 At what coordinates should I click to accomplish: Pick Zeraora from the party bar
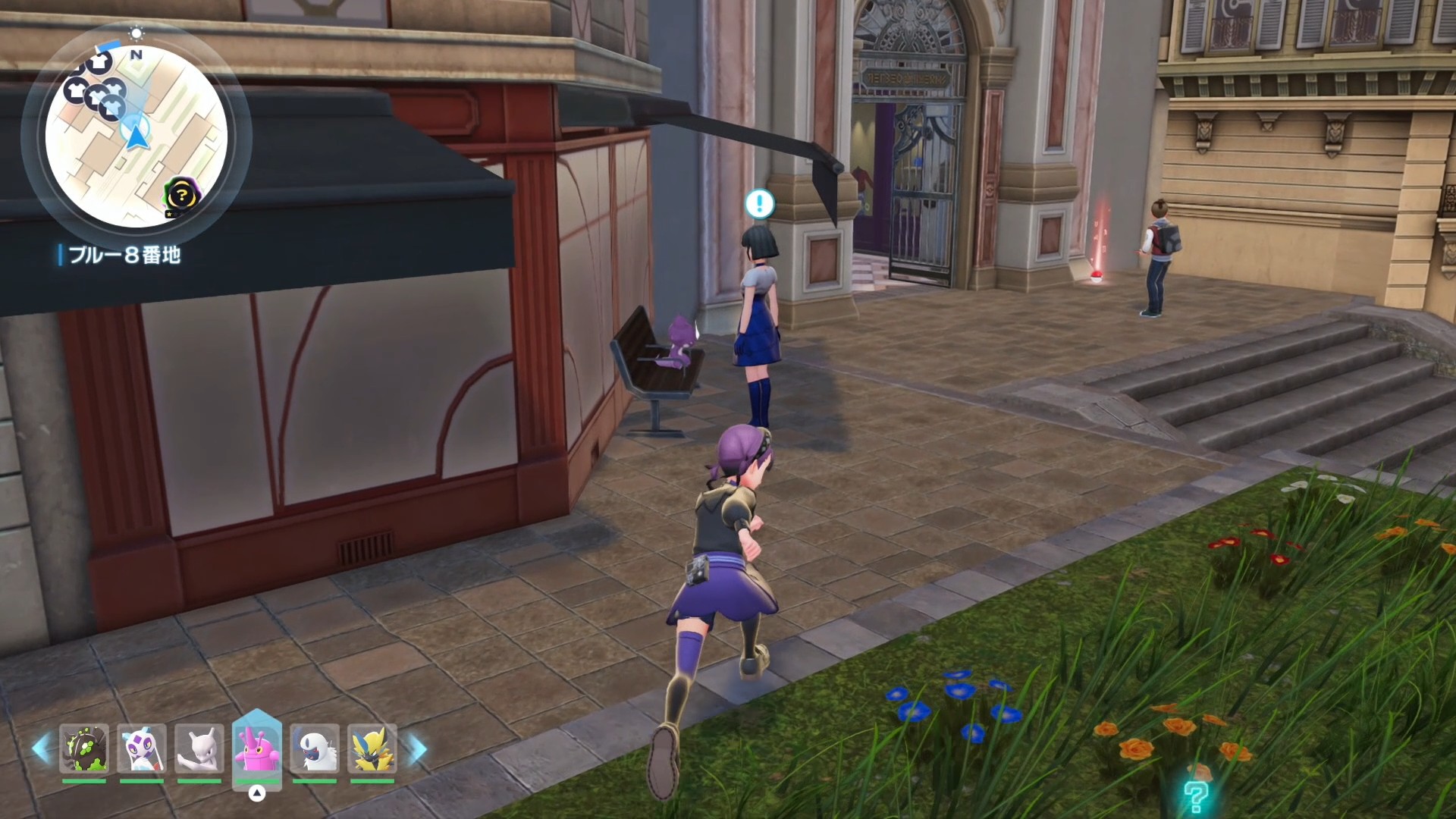click(372, 749)
